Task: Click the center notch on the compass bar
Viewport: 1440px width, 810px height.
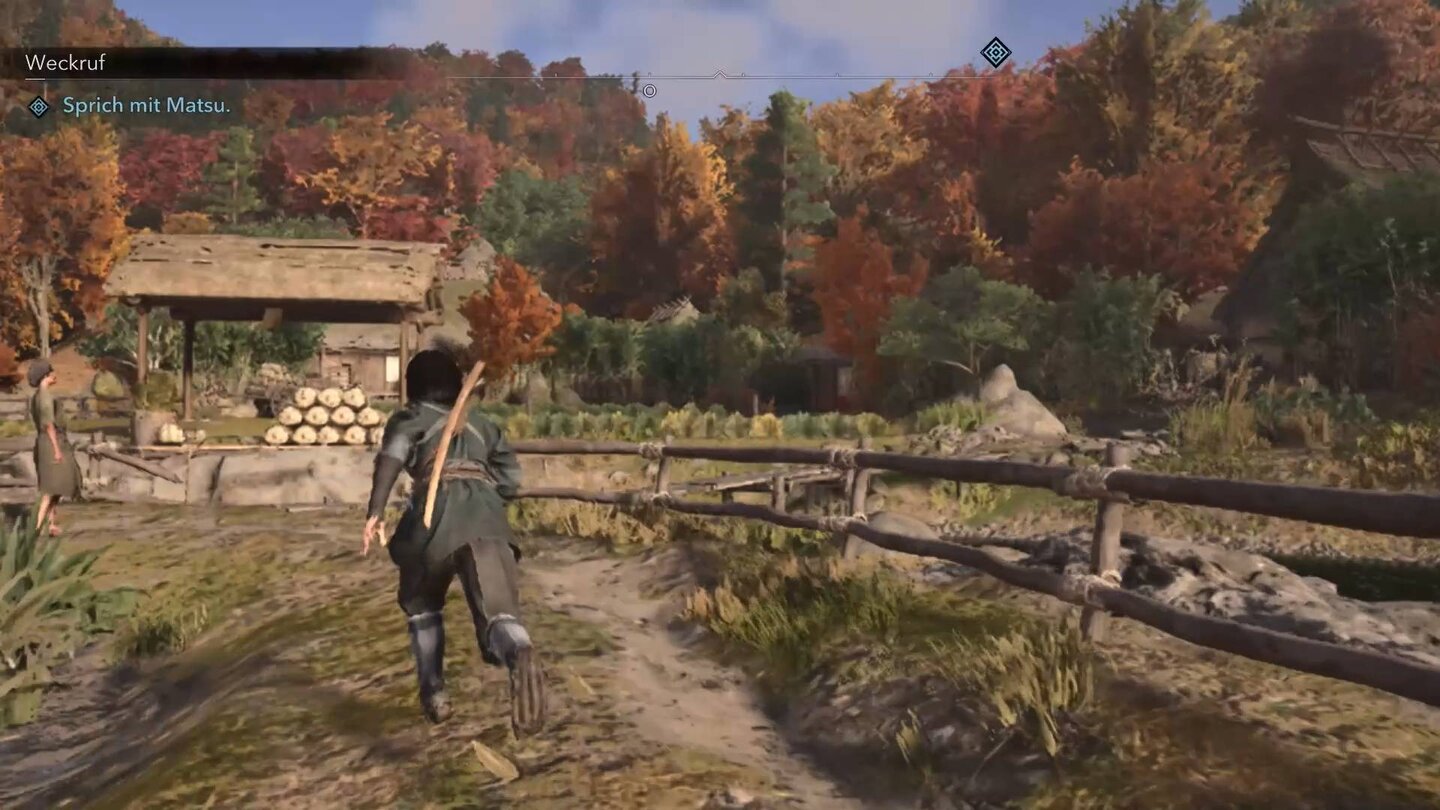Action: 720,72
